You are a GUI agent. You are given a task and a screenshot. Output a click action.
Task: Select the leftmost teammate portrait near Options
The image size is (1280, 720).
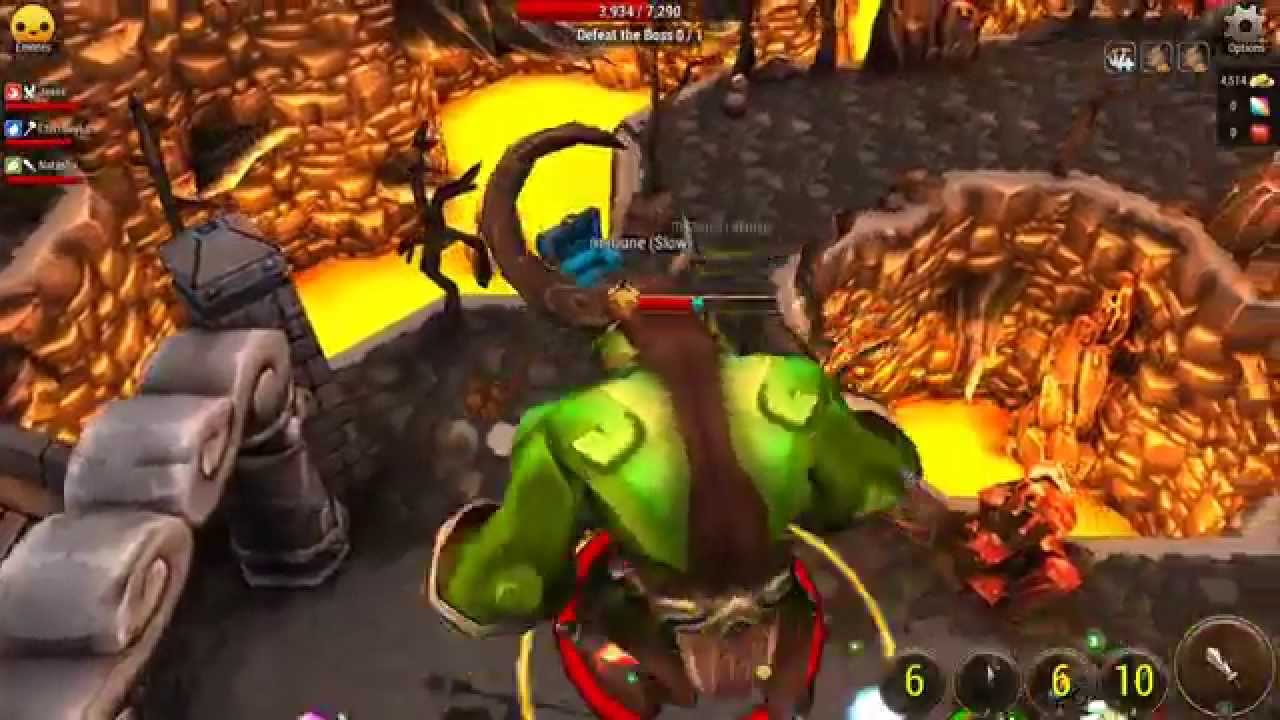pos(1120,57)
